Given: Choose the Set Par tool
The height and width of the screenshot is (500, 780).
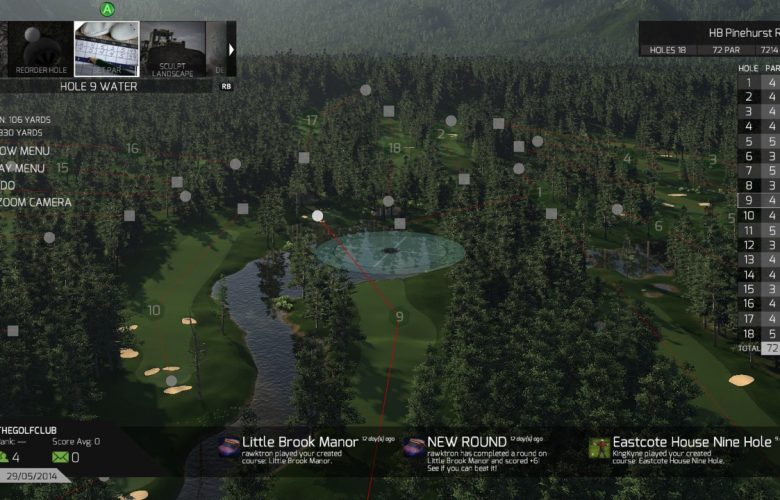Looking at the screenshot, I should click(106, 49).
